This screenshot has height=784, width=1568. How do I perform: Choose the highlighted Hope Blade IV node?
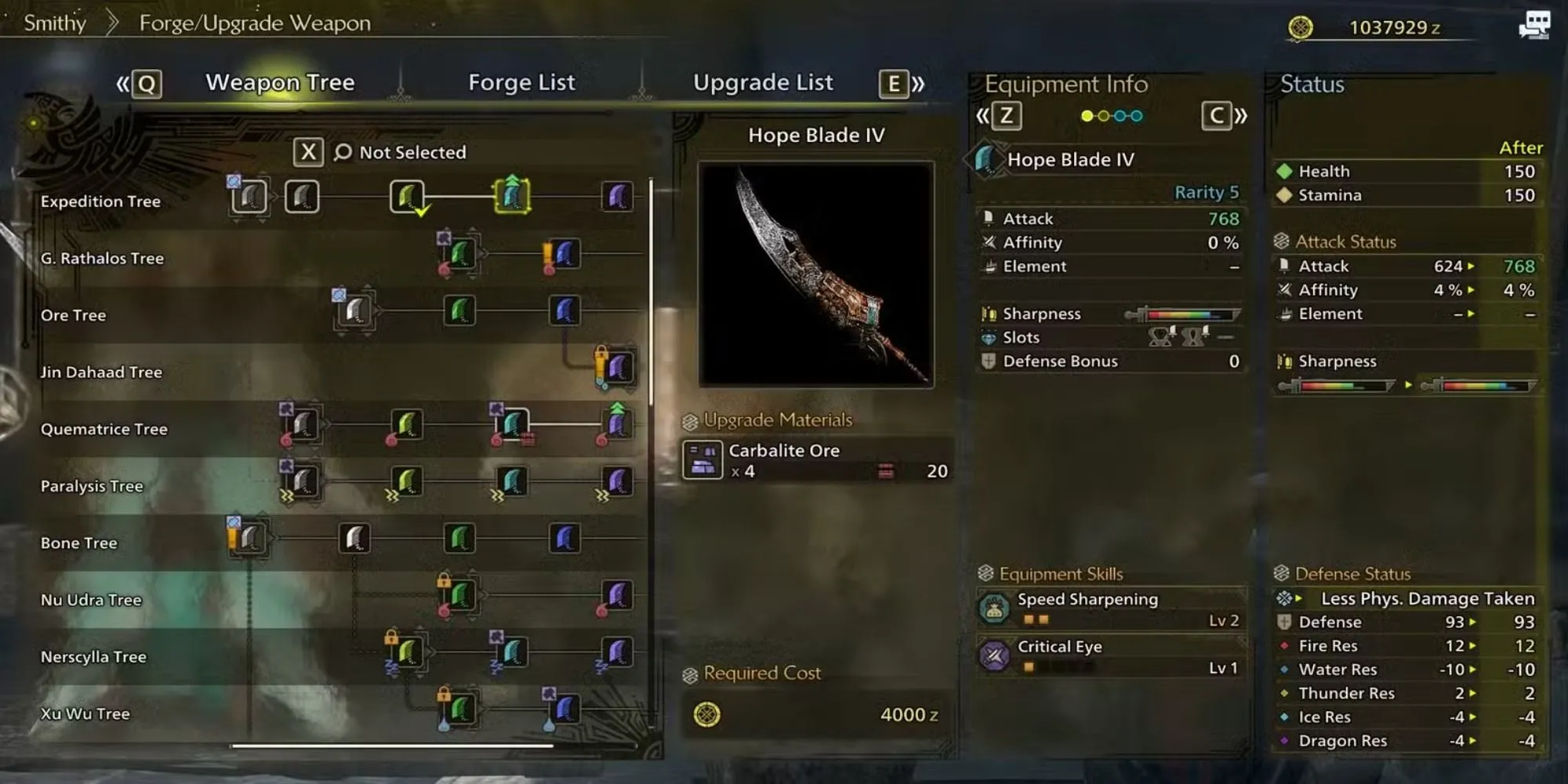pos(512,197)
